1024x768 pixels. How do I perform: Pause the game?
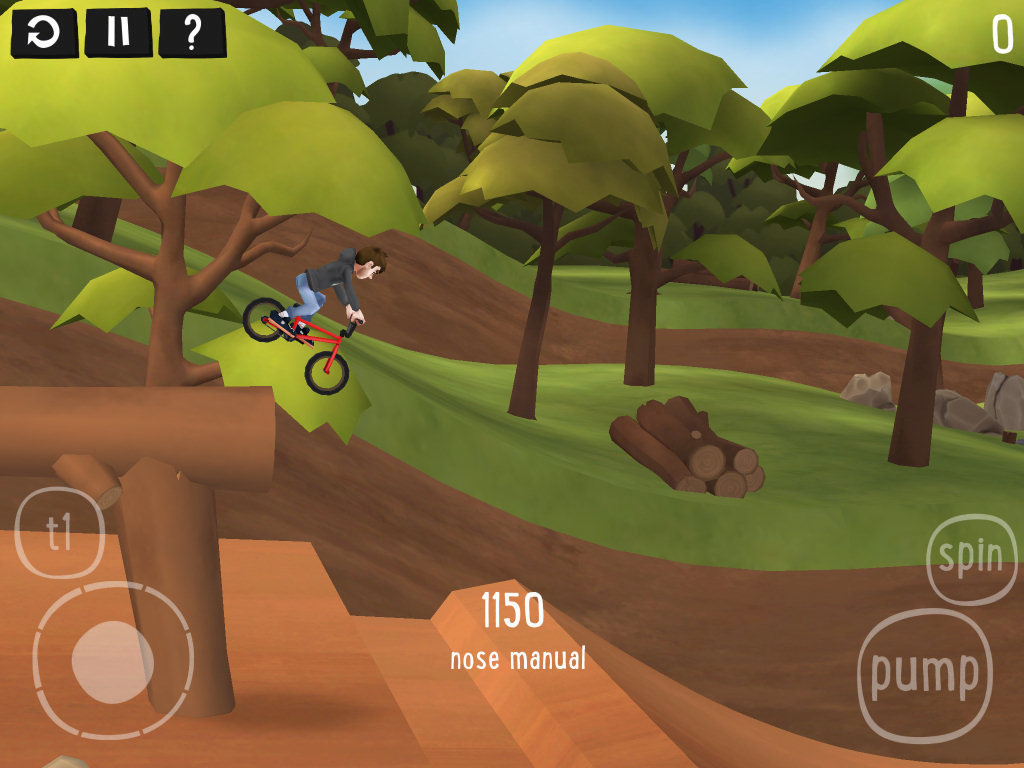pos(118,33)
